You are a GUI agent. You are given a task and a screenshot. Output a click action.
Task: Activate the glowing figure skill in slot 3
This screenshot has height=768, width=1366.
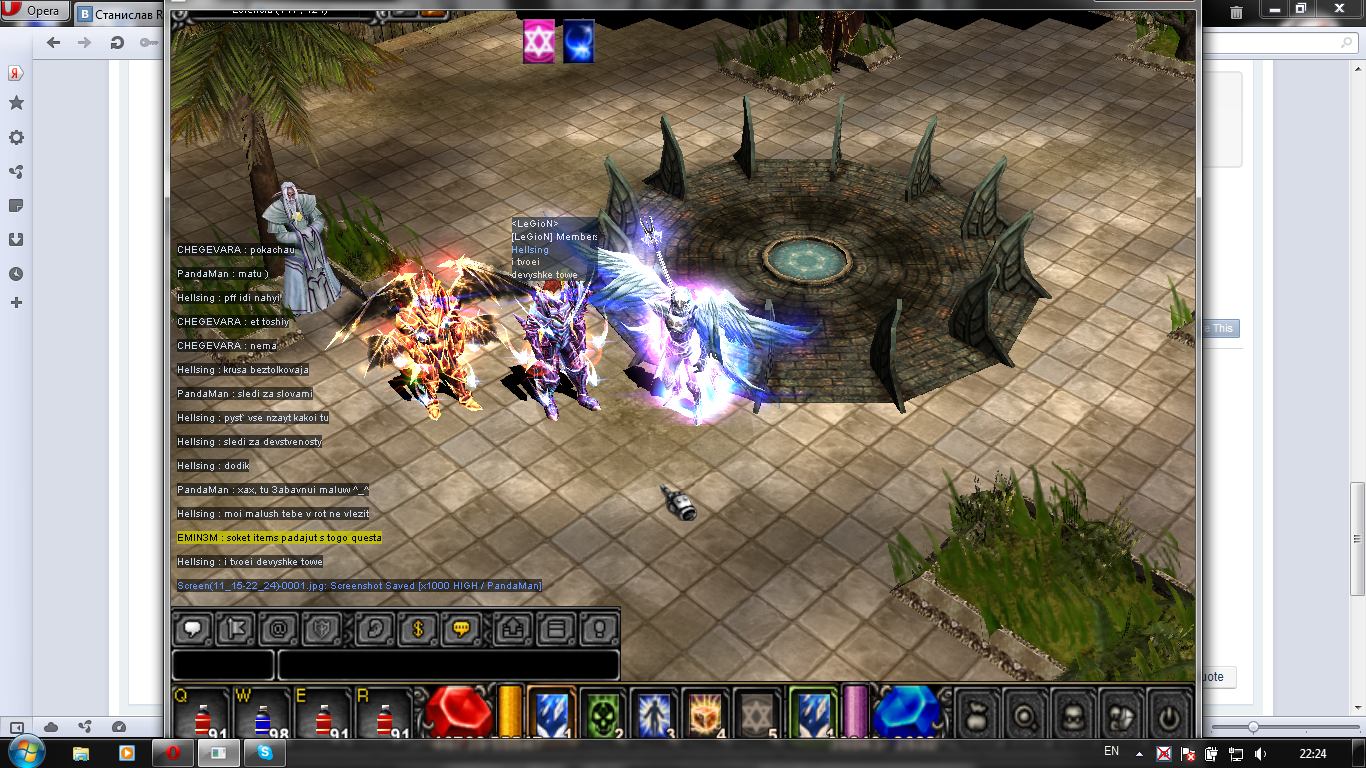click(x=654, y=714)
